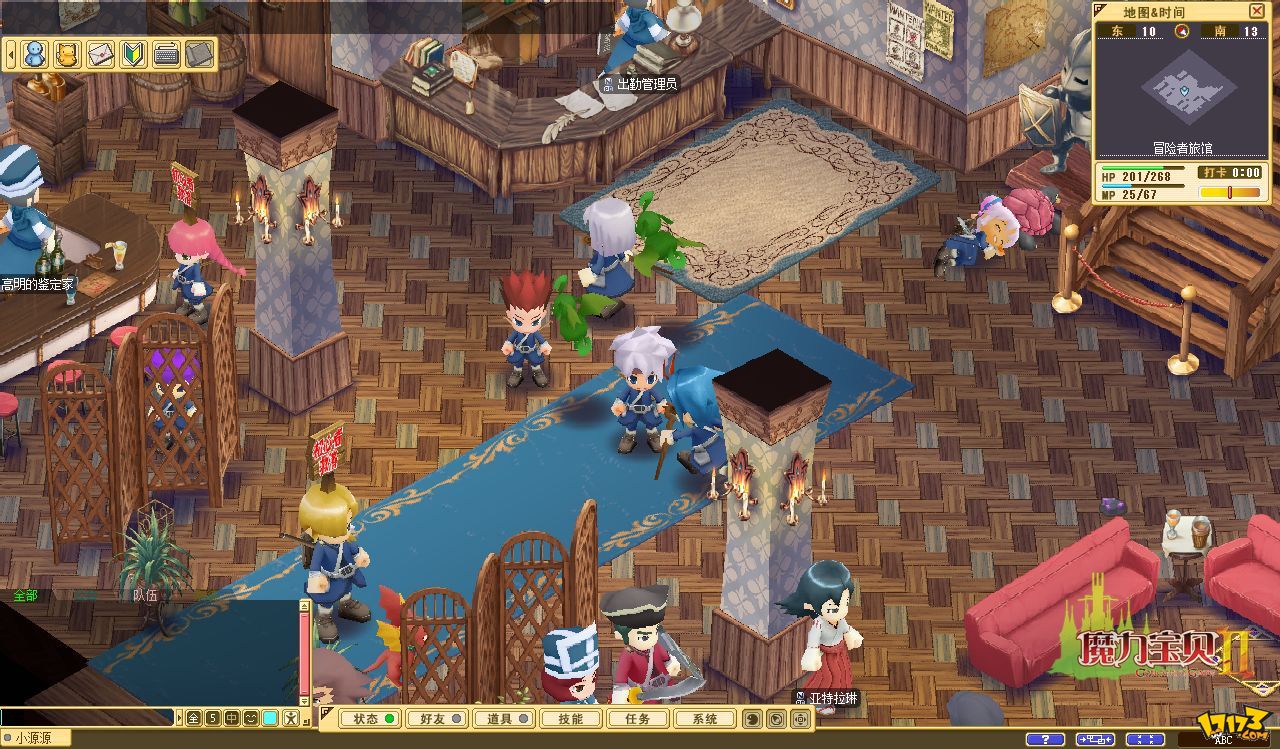Screen dimensions: 1280x749
Task: Click the green-yellow beginner badge icon
Action: pos(133,53)
